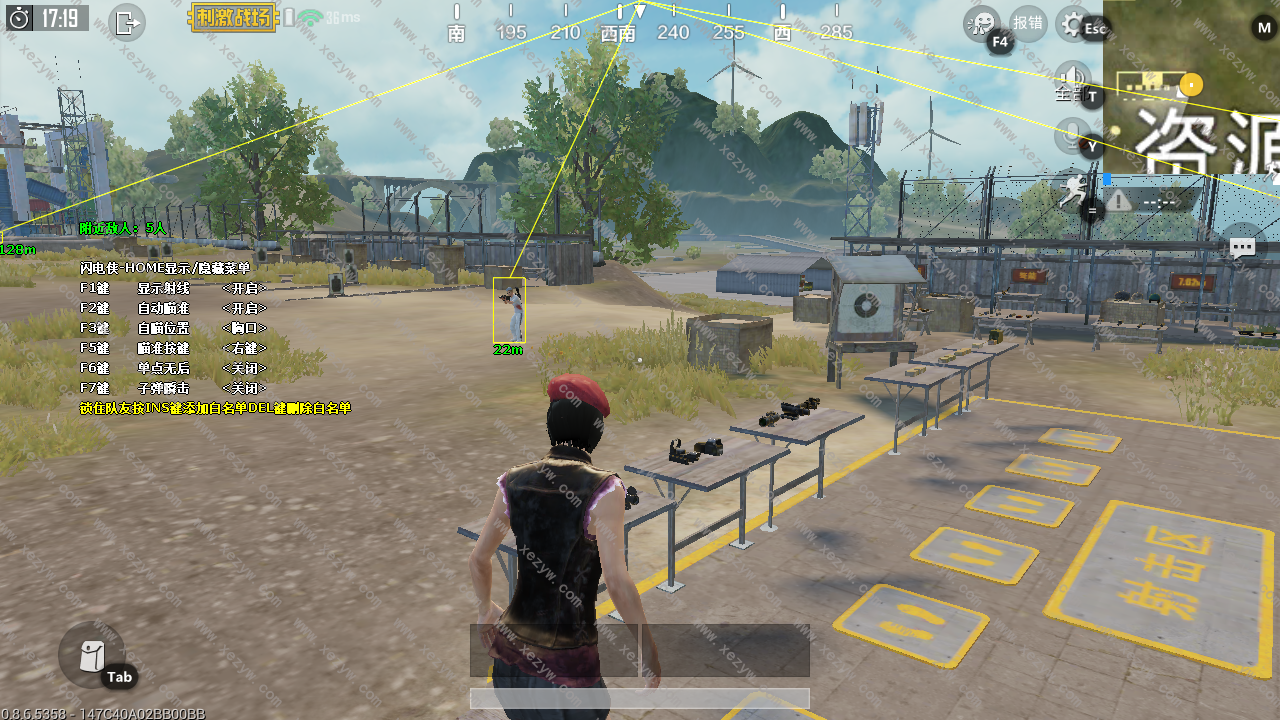The width and height of the screenshot is (1280, 720).
Task: Open the backpack inventory button
Action: coord(91,655)
